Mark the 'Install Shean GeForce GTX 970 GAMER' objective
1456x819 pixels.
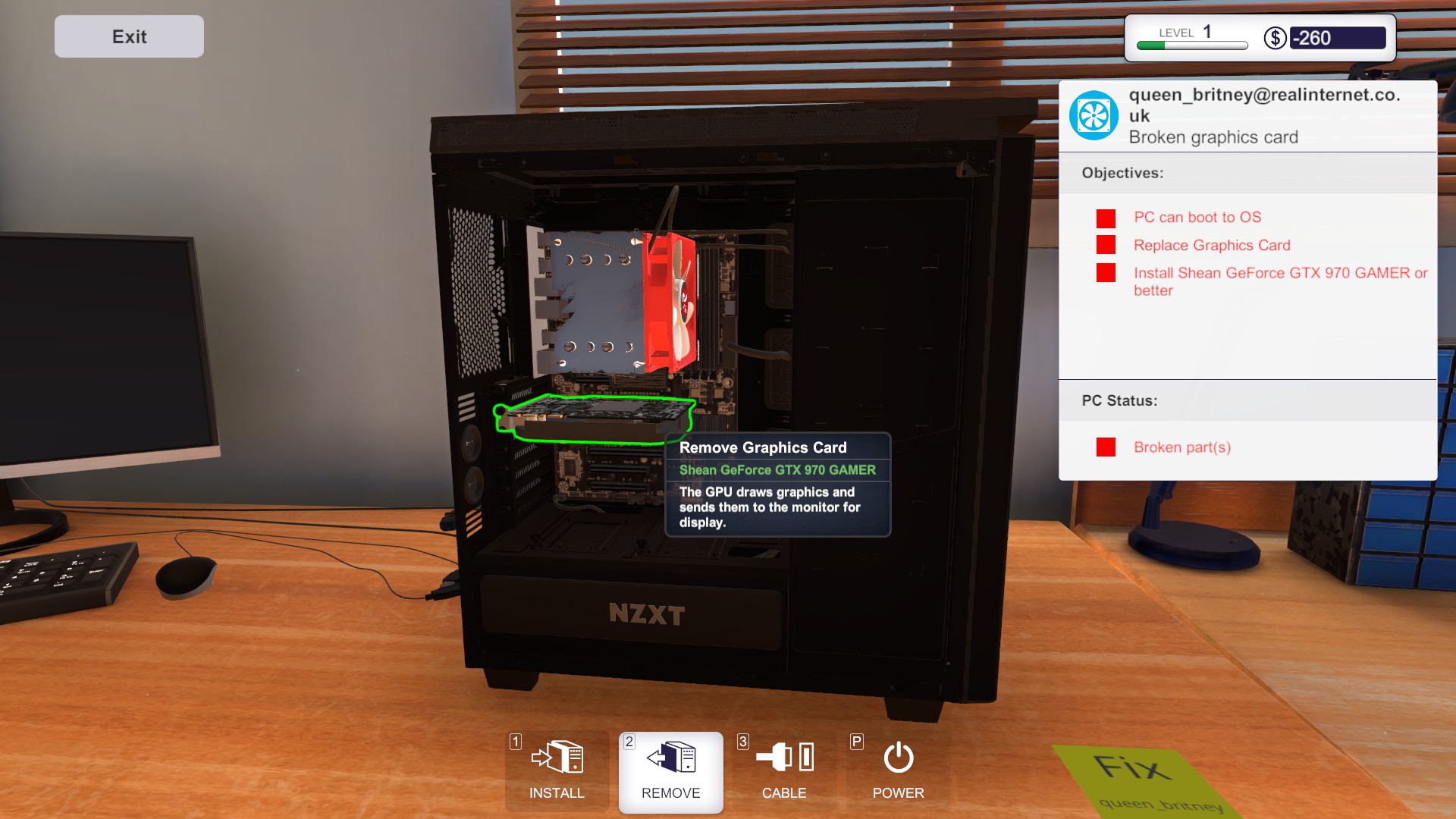(x=1106, y=274)
